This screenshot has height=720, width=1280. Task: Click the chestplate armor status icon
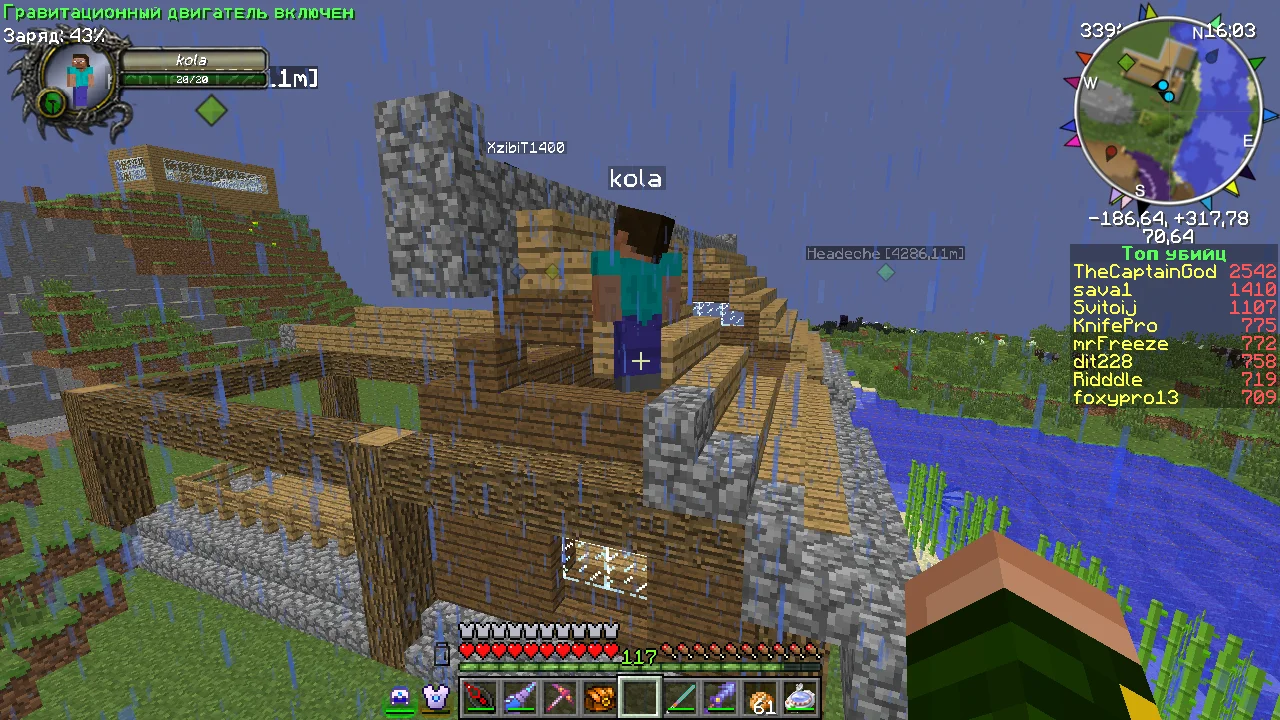tap(436, 697)
